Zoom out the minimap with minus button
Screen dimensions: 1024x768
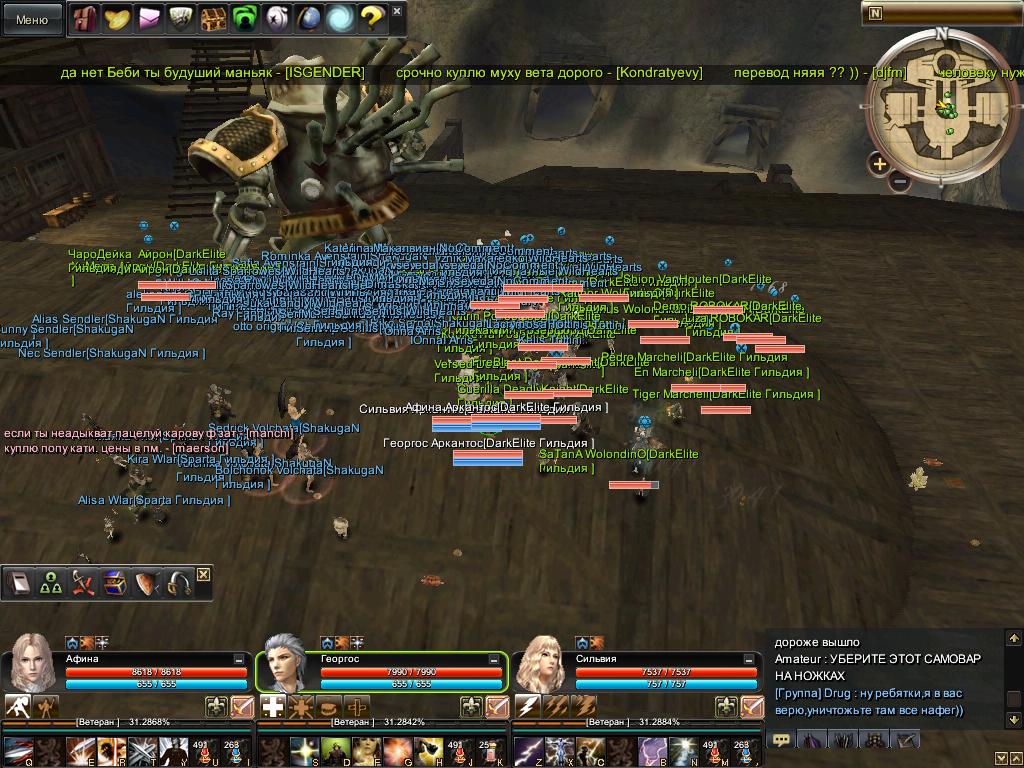(x=900, y=181)
